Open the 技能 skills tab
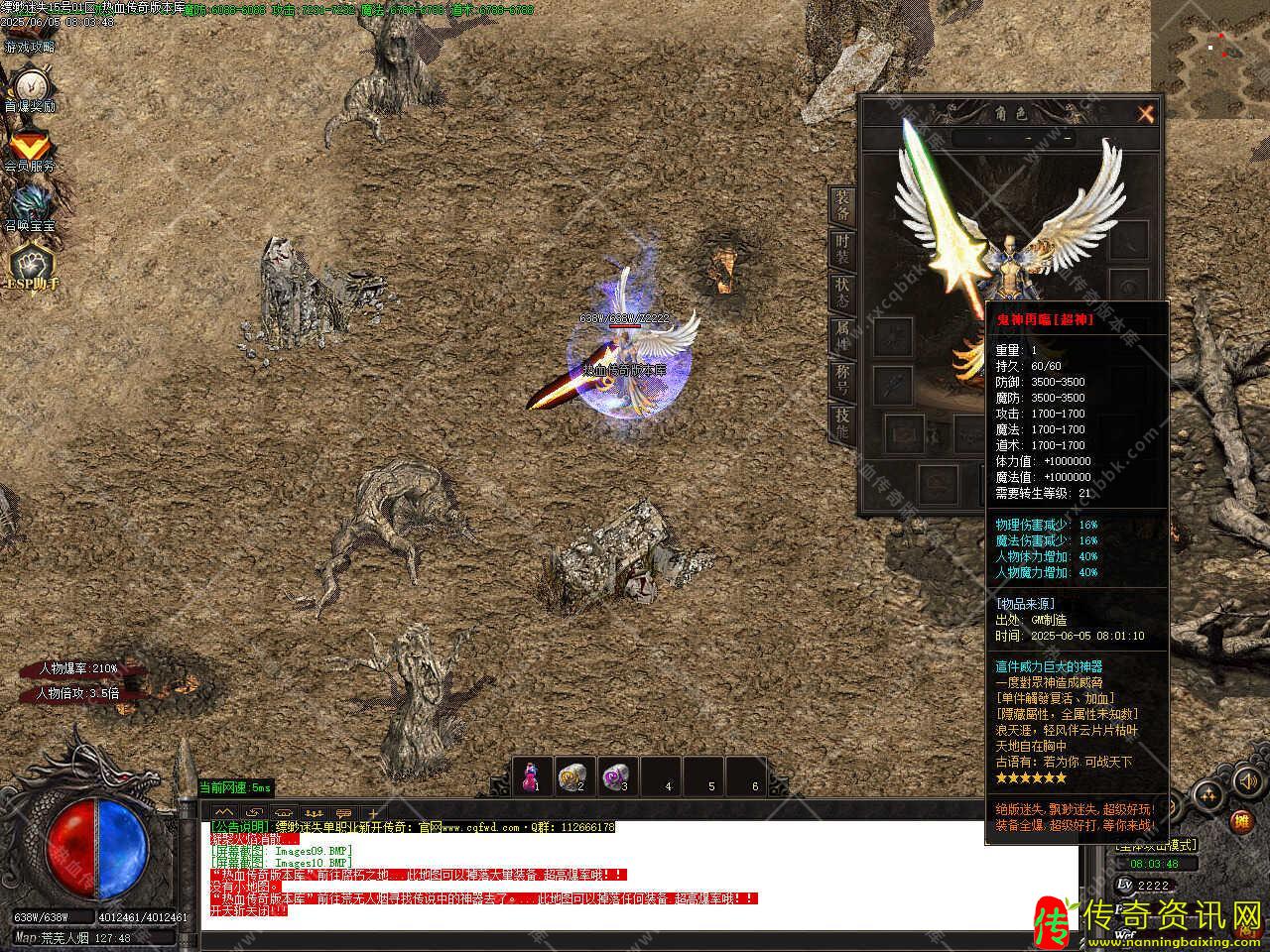 (842, 423)
